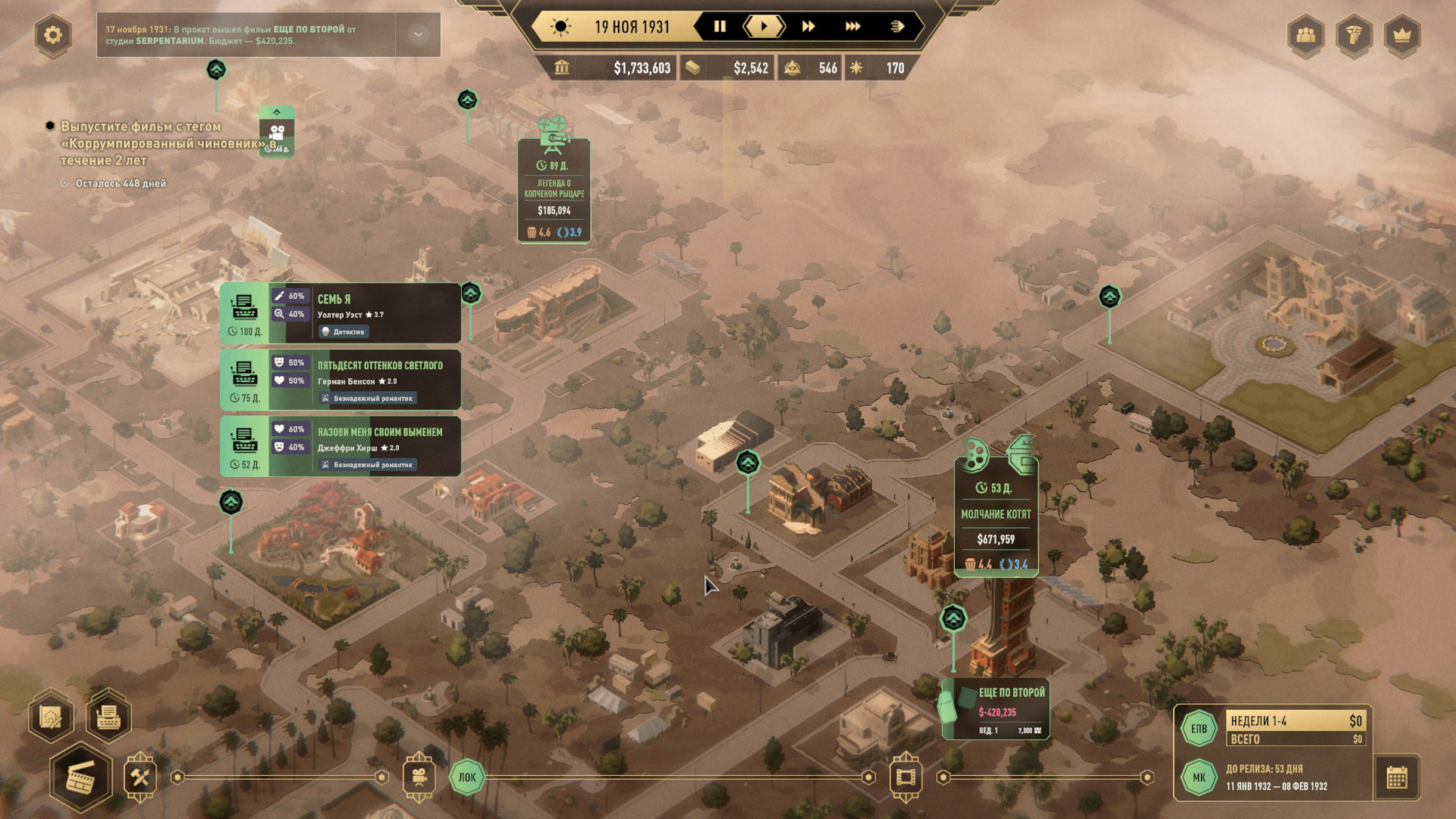
Task: View 'Еще по второй' box office card
Action: tap(997, 708)
